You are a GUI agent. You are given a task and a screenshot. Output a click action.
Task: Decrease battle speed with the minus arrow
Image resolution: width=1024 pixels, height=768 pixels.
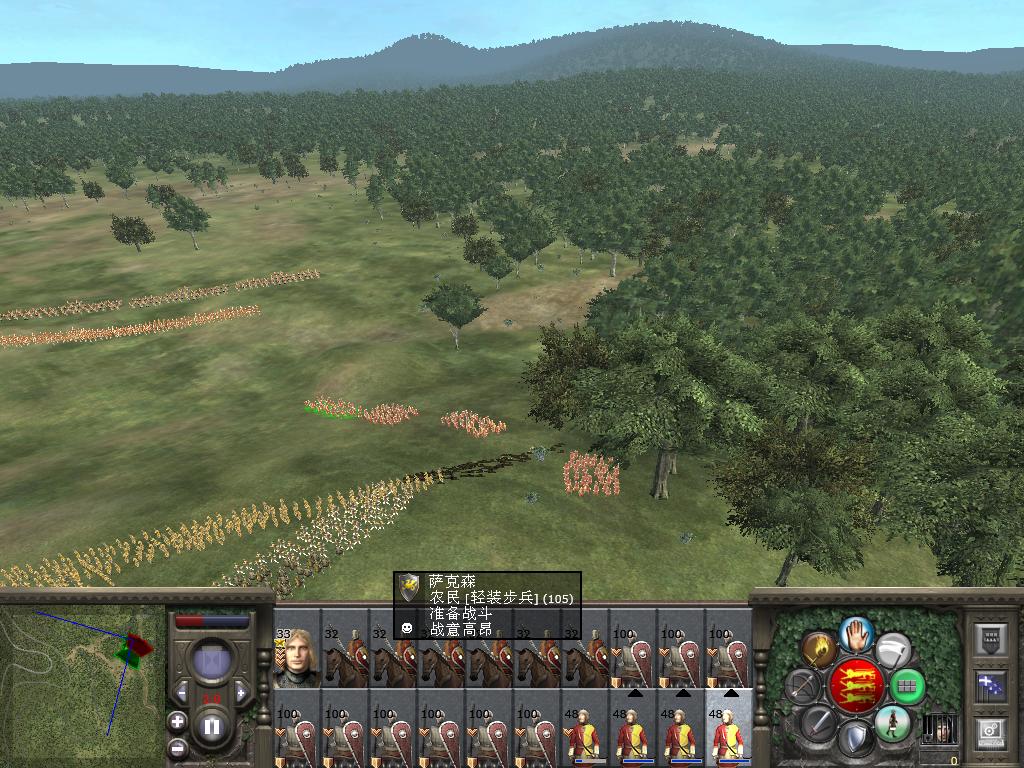pyautogui.click(x=181, y=692)
